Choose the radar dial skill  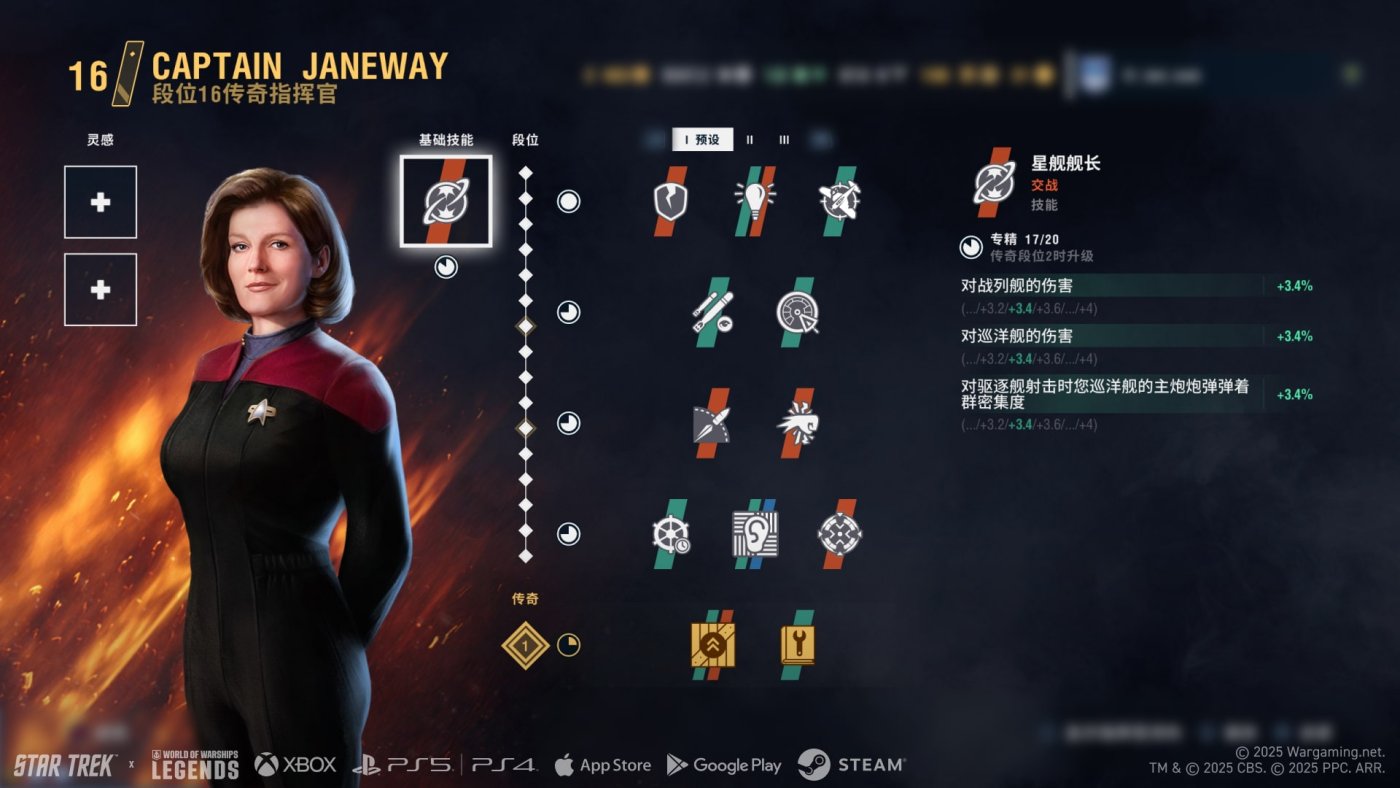pos(796,312)
